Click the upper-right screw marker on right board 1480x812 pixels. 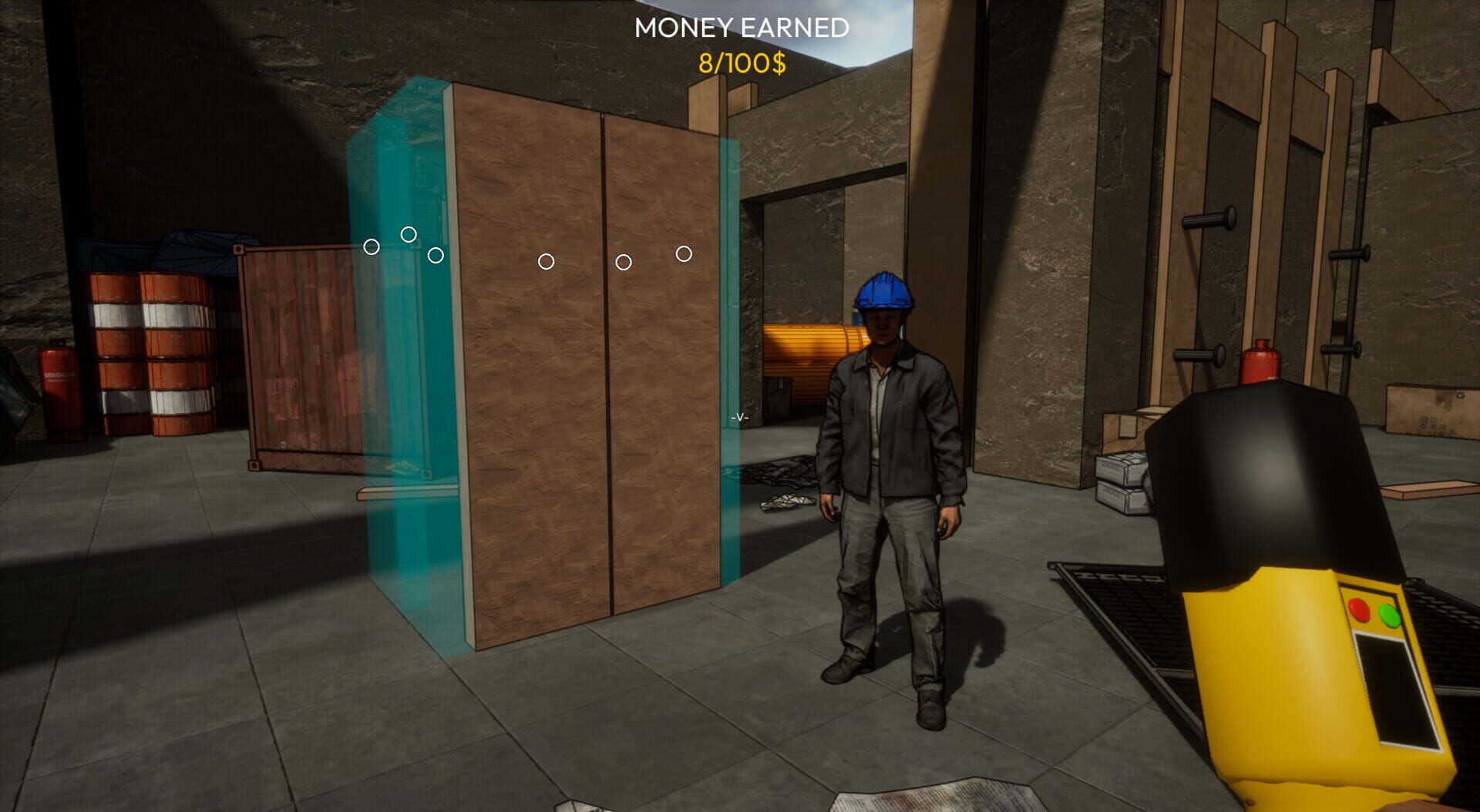[683, 253]
